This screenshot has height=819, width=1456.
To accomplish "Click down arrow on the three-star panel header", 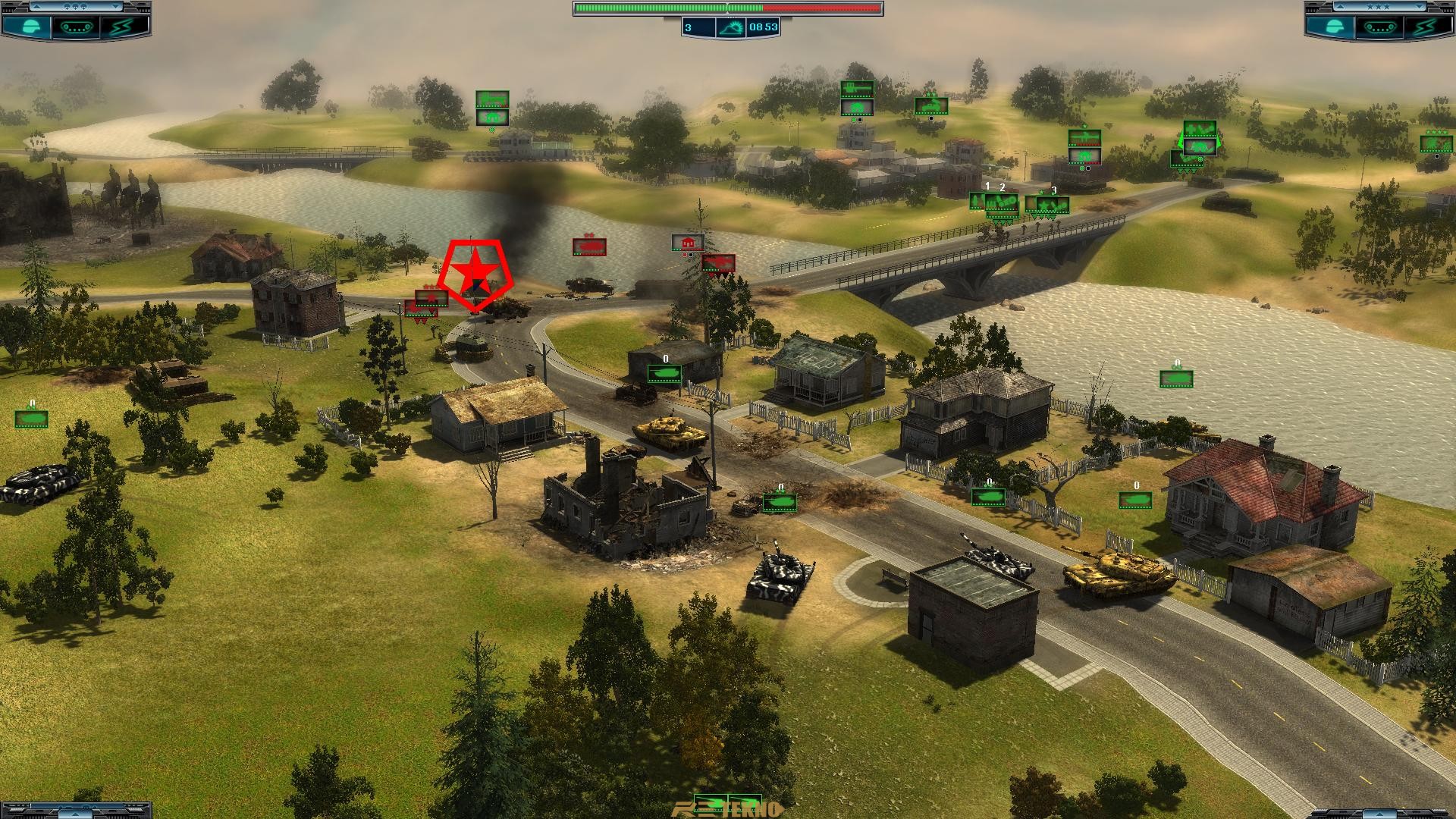I will tap(1420, 7).
